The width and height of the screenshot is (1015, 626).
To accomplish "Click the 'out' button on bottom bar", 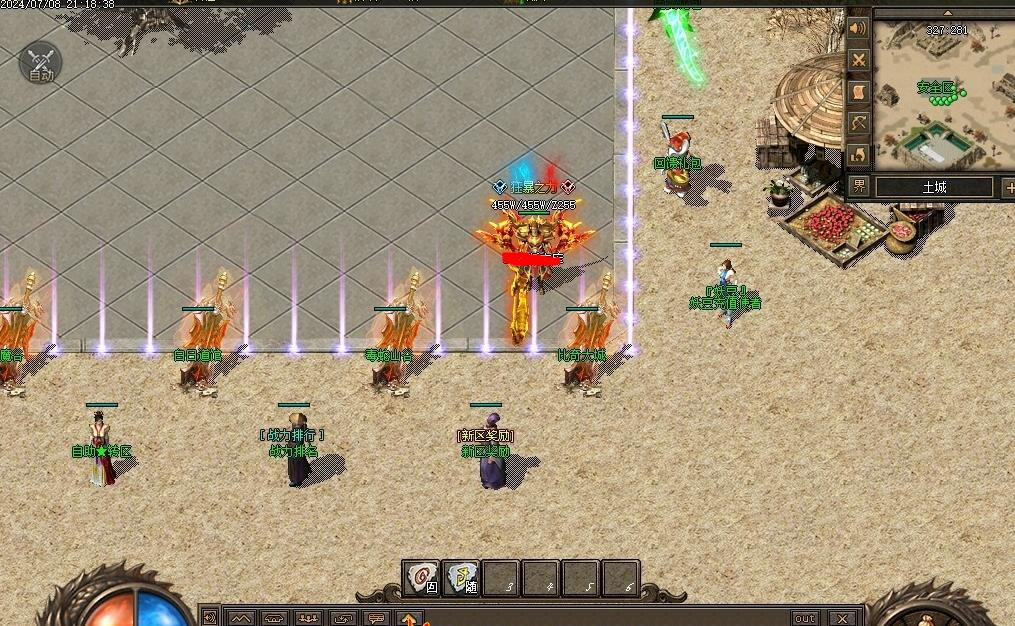I will click(804, 618).
